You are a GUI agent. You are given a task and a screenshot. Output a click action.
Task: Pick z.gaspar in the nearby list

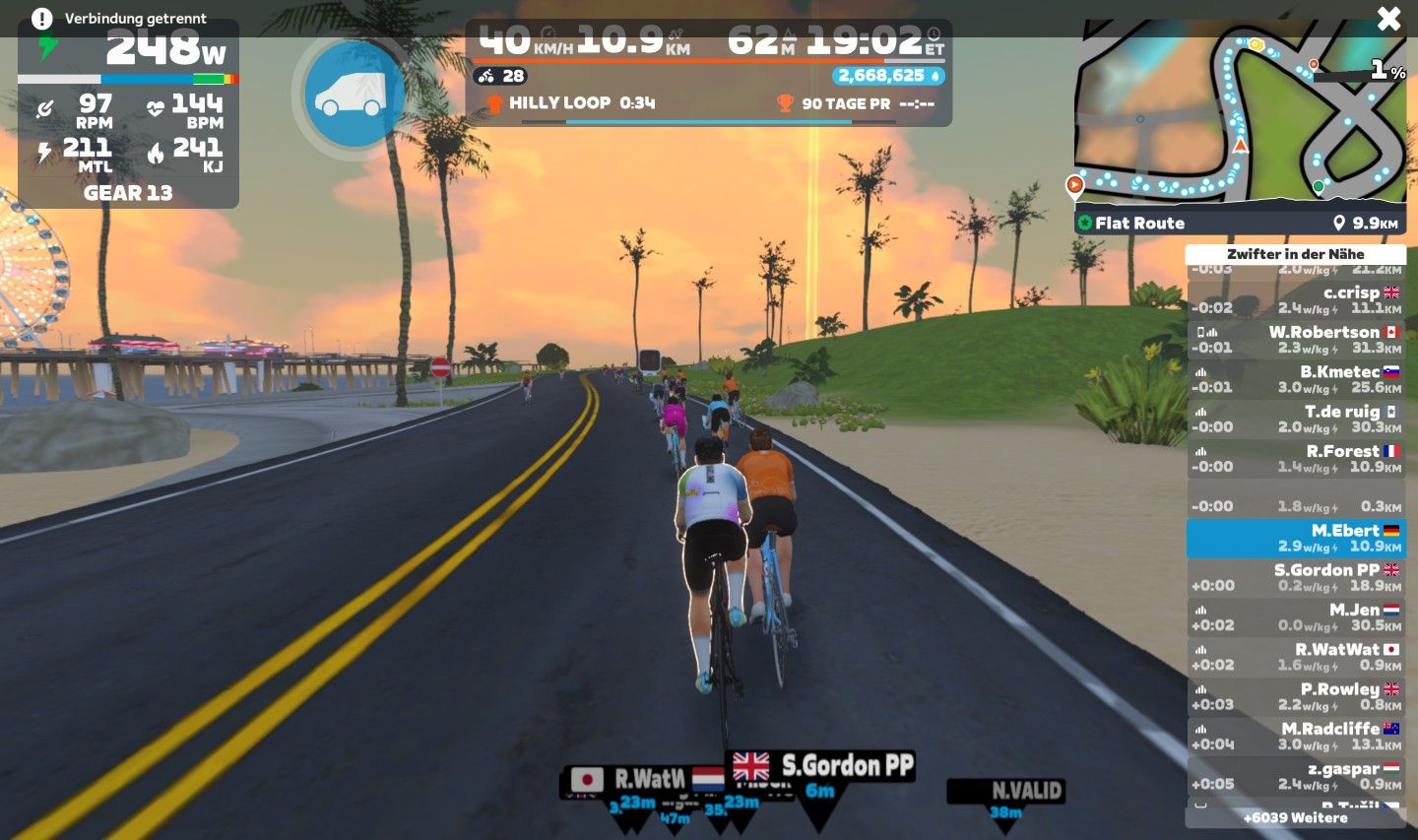1296,775
